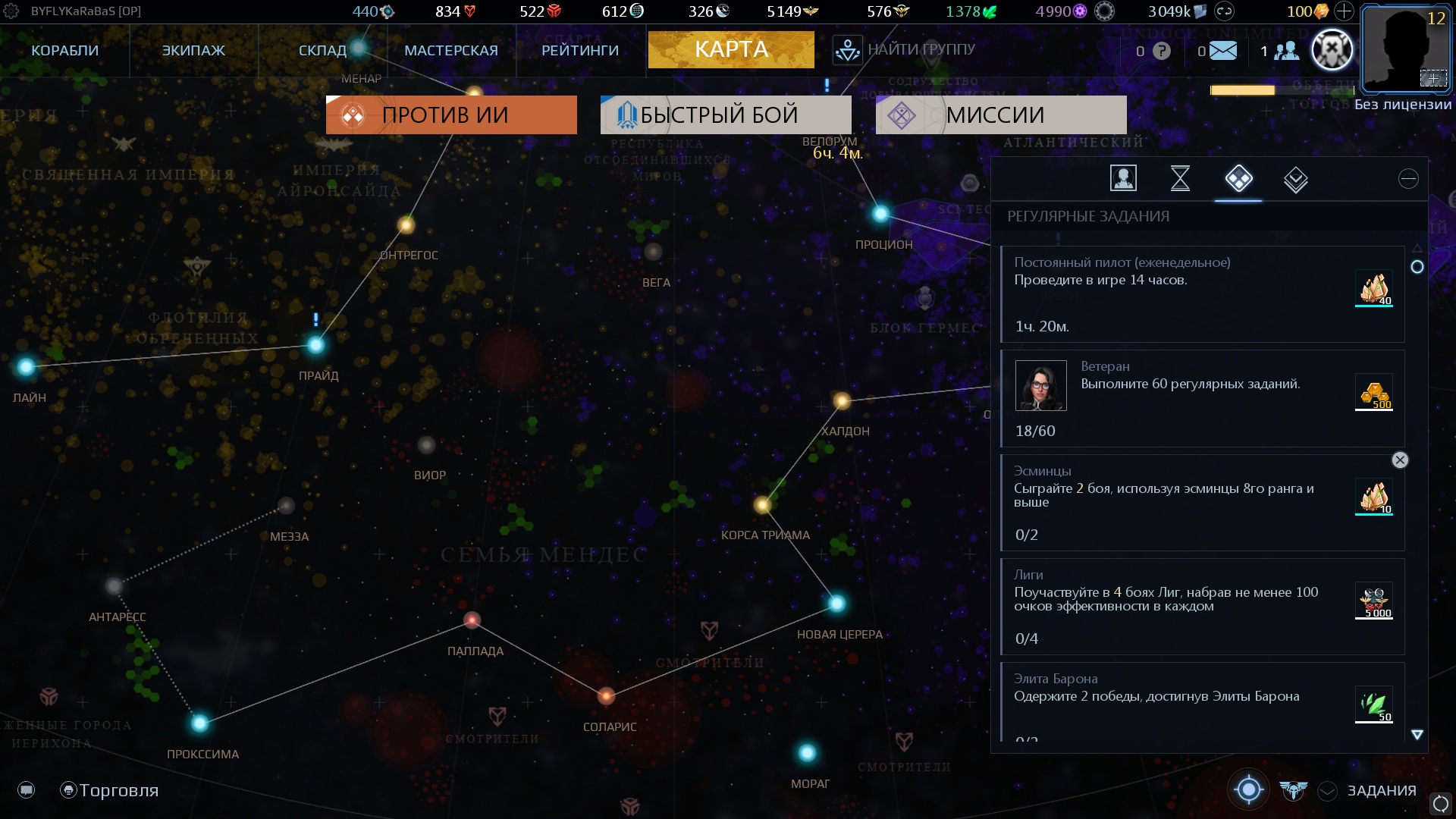Open the Миссии mode
The width and height of the screenshot is (1456, 819).
1001,115
